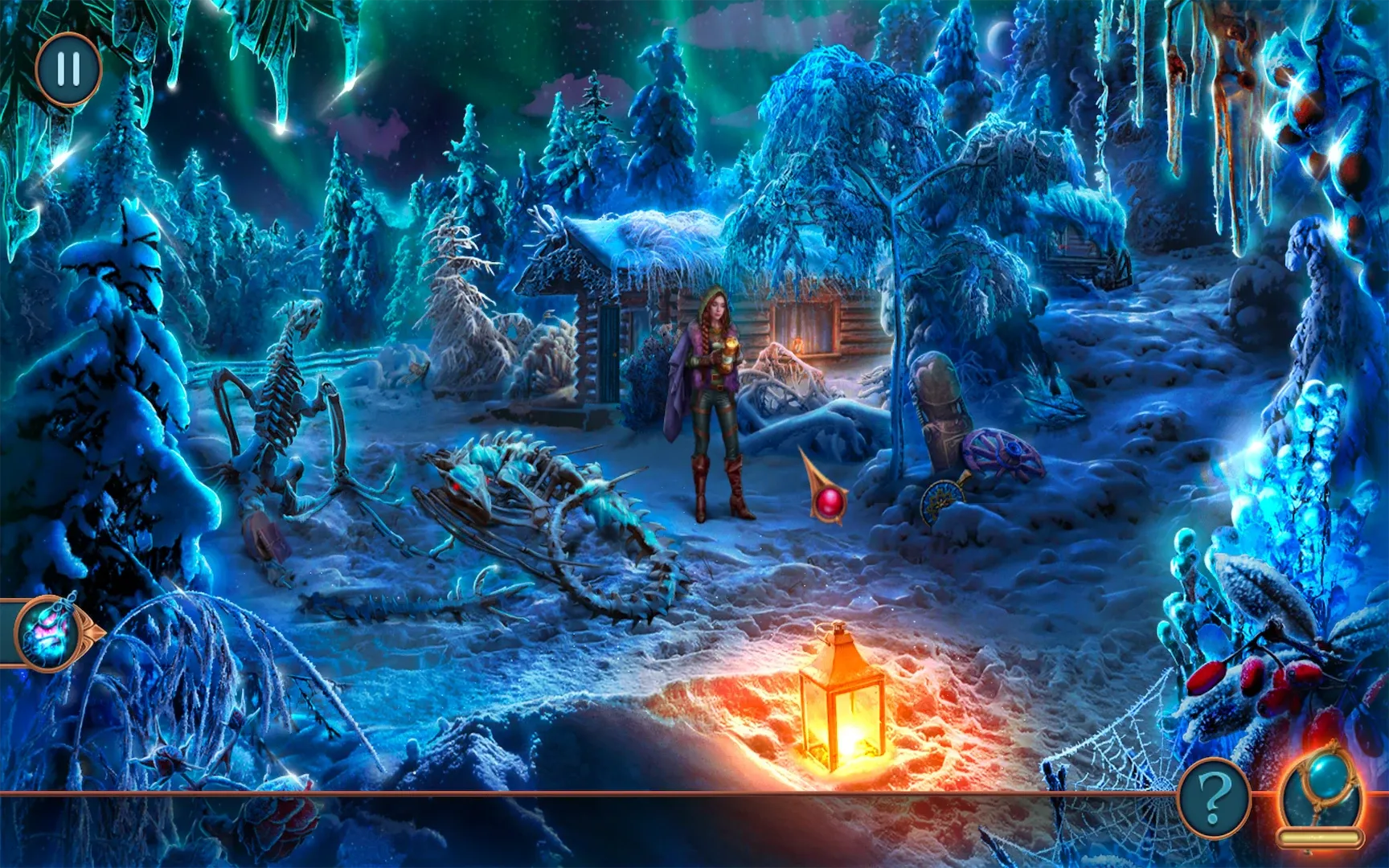1389x868 pixels.
Task: Open the paused game options via pause icon
Action: (x=68, y=71)
